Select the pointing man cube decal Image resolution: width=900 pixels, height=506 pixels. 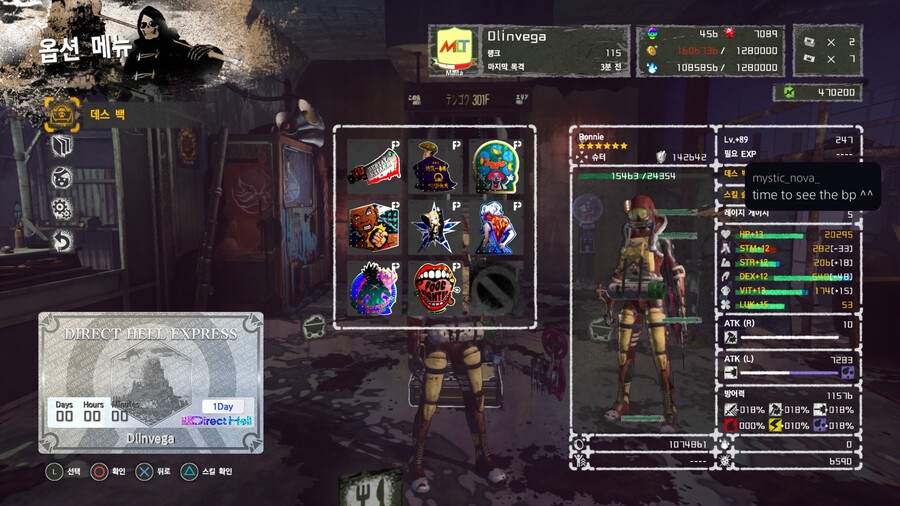(373, 227)
